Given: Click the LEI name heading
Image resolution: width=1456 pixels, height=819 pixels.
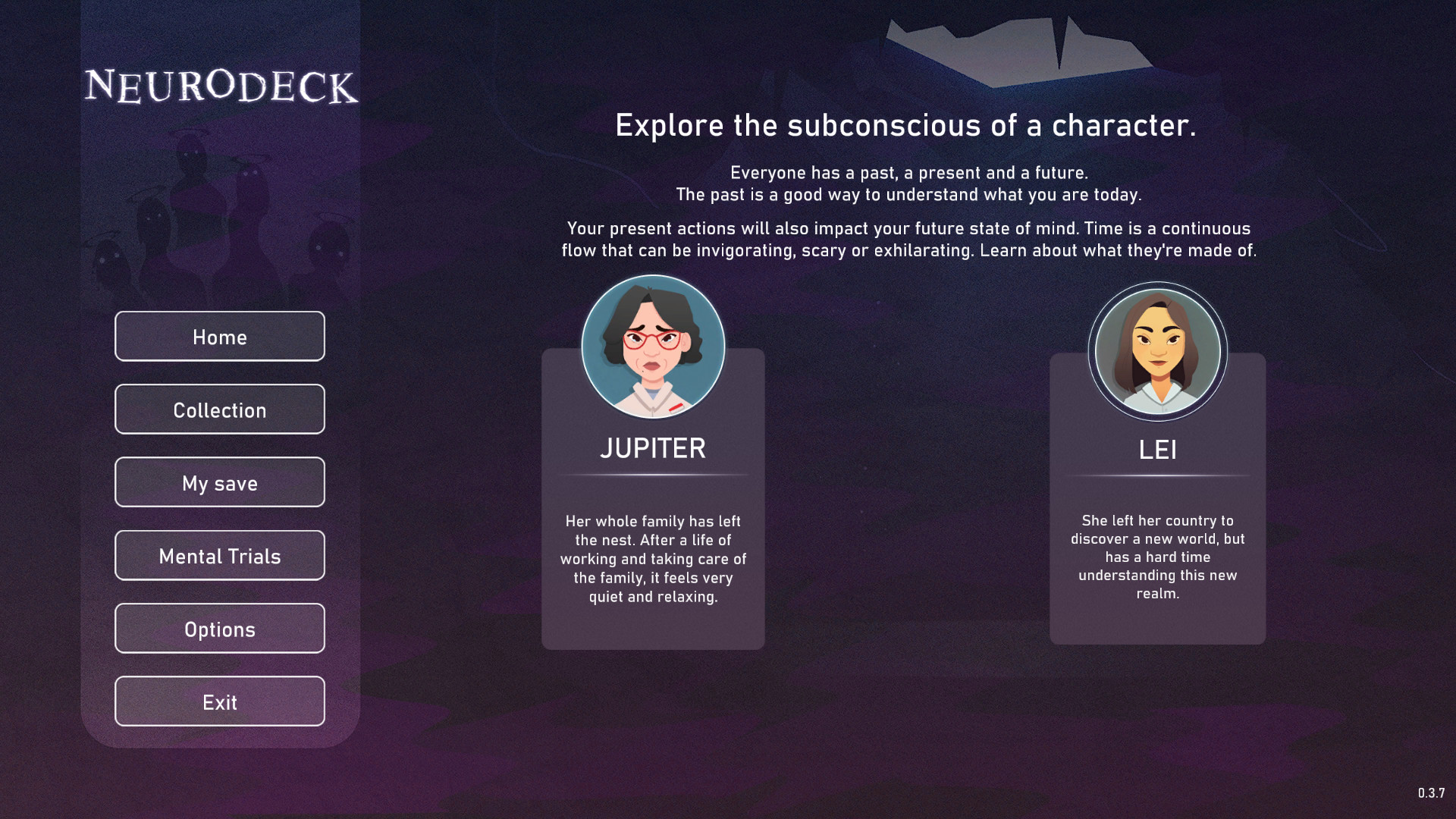Looking at the screenshot, I should [x=1157, y=449].
